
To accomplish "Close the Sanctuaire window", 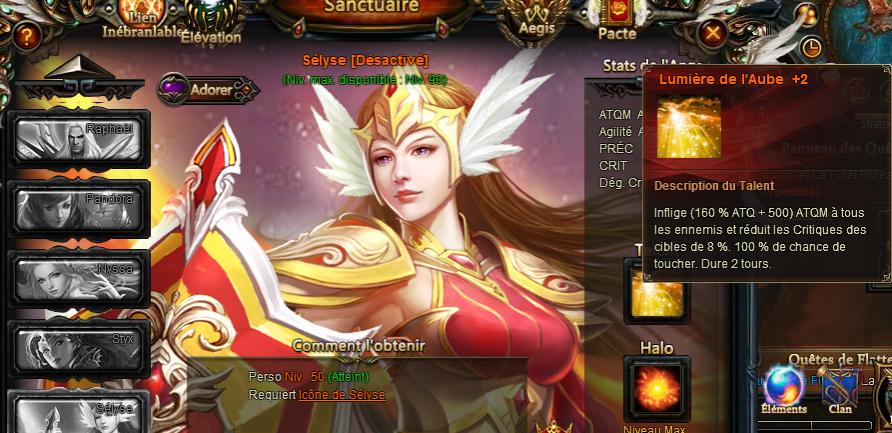I will [712, 34].
